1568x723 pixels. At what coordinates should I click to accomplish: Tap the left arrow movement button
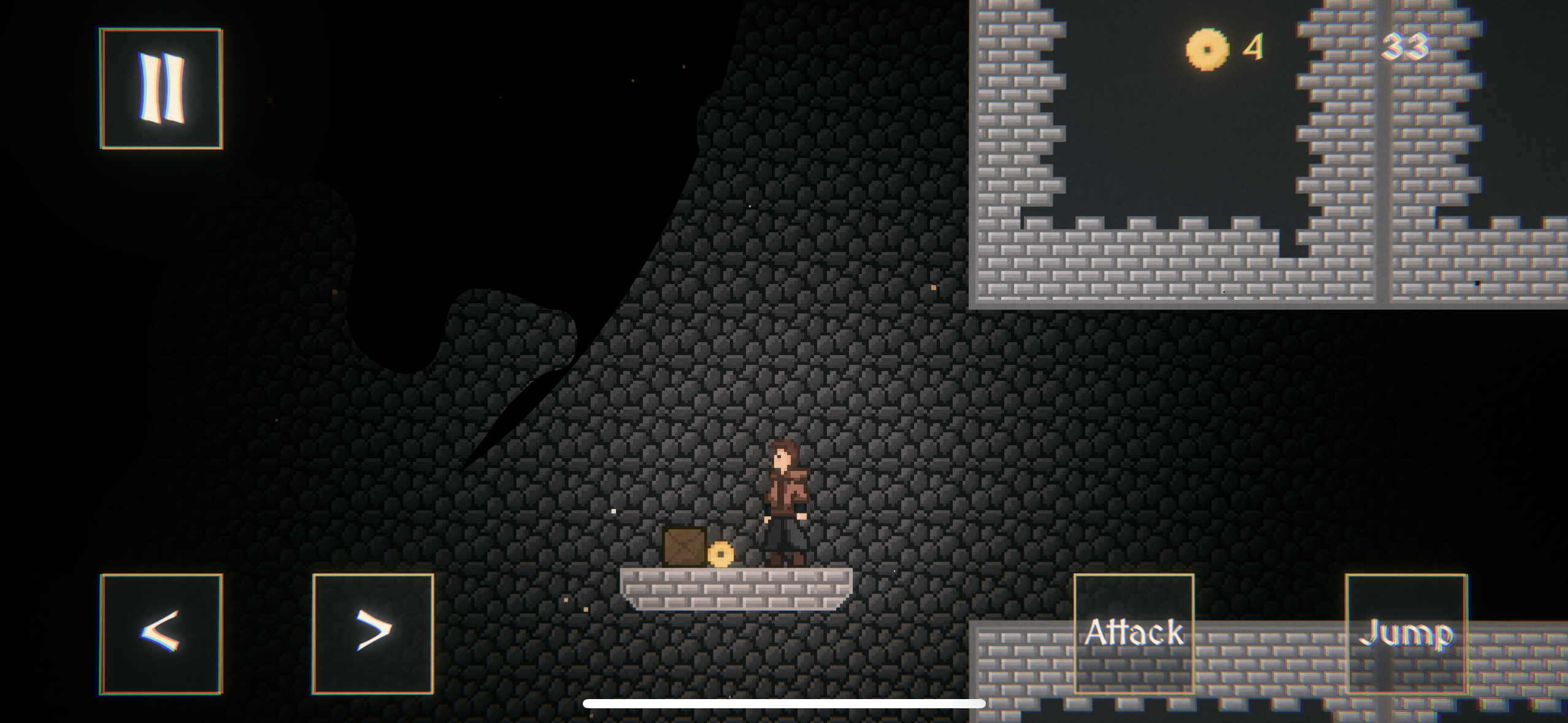[161, 633]
